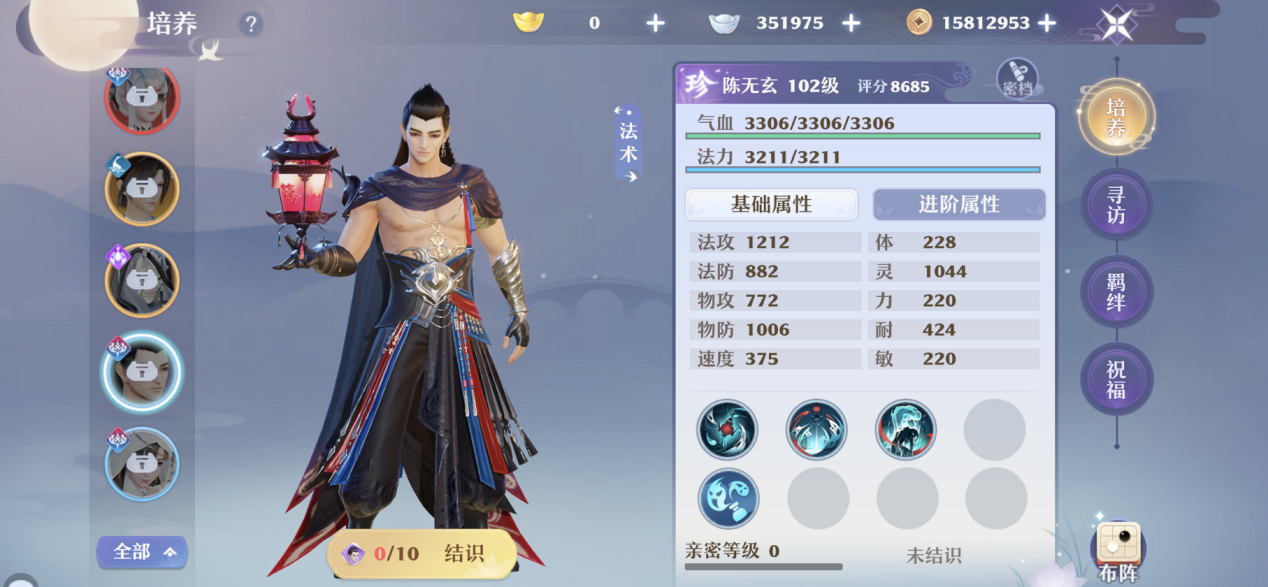Viewport: 1268px width, 587px height.
Task: Open the 寻访 side menu
Action: (1116, 204)
